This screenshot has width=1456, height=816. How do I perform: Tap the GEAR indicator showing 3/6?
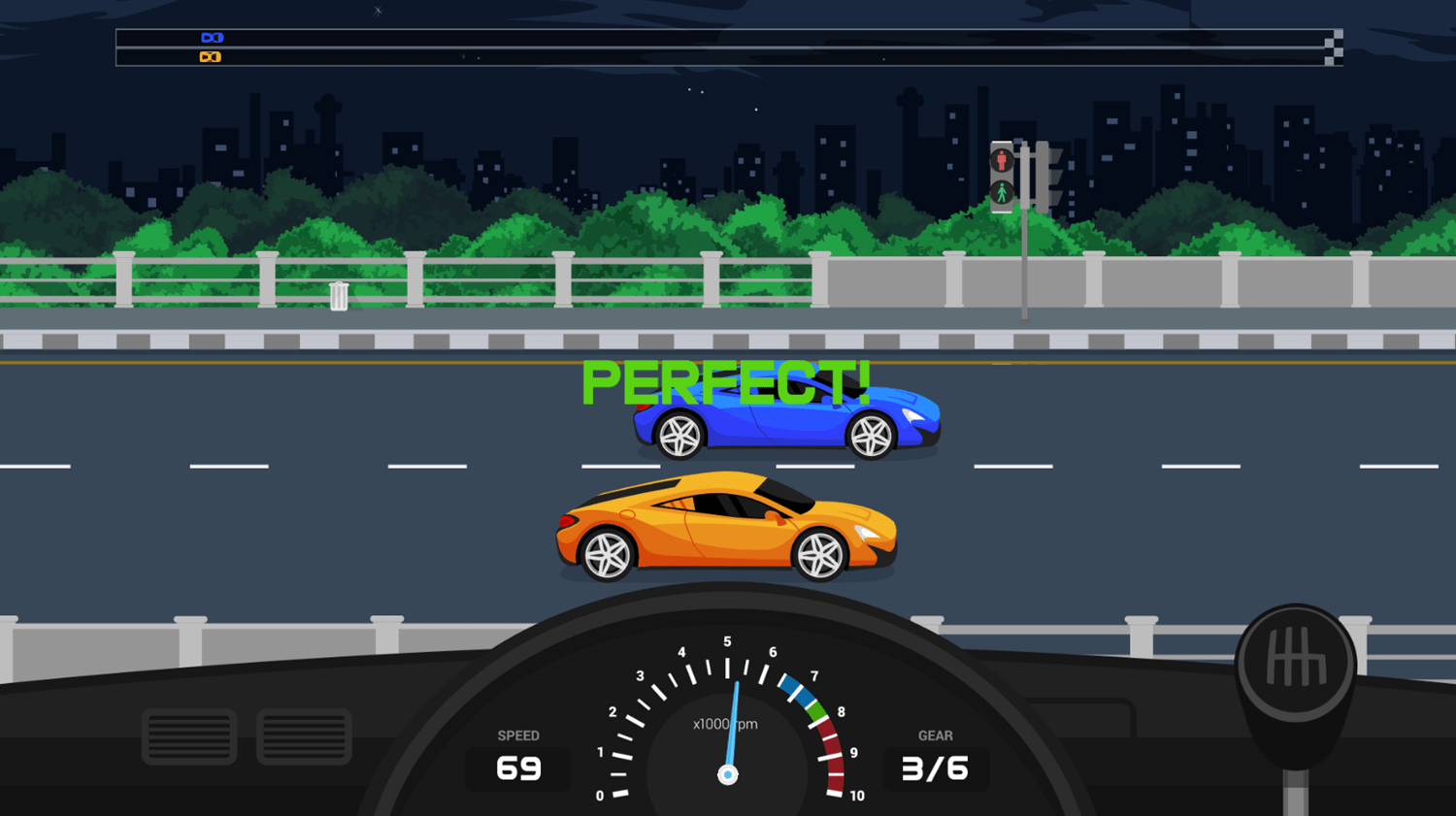(x=935, y=768)
